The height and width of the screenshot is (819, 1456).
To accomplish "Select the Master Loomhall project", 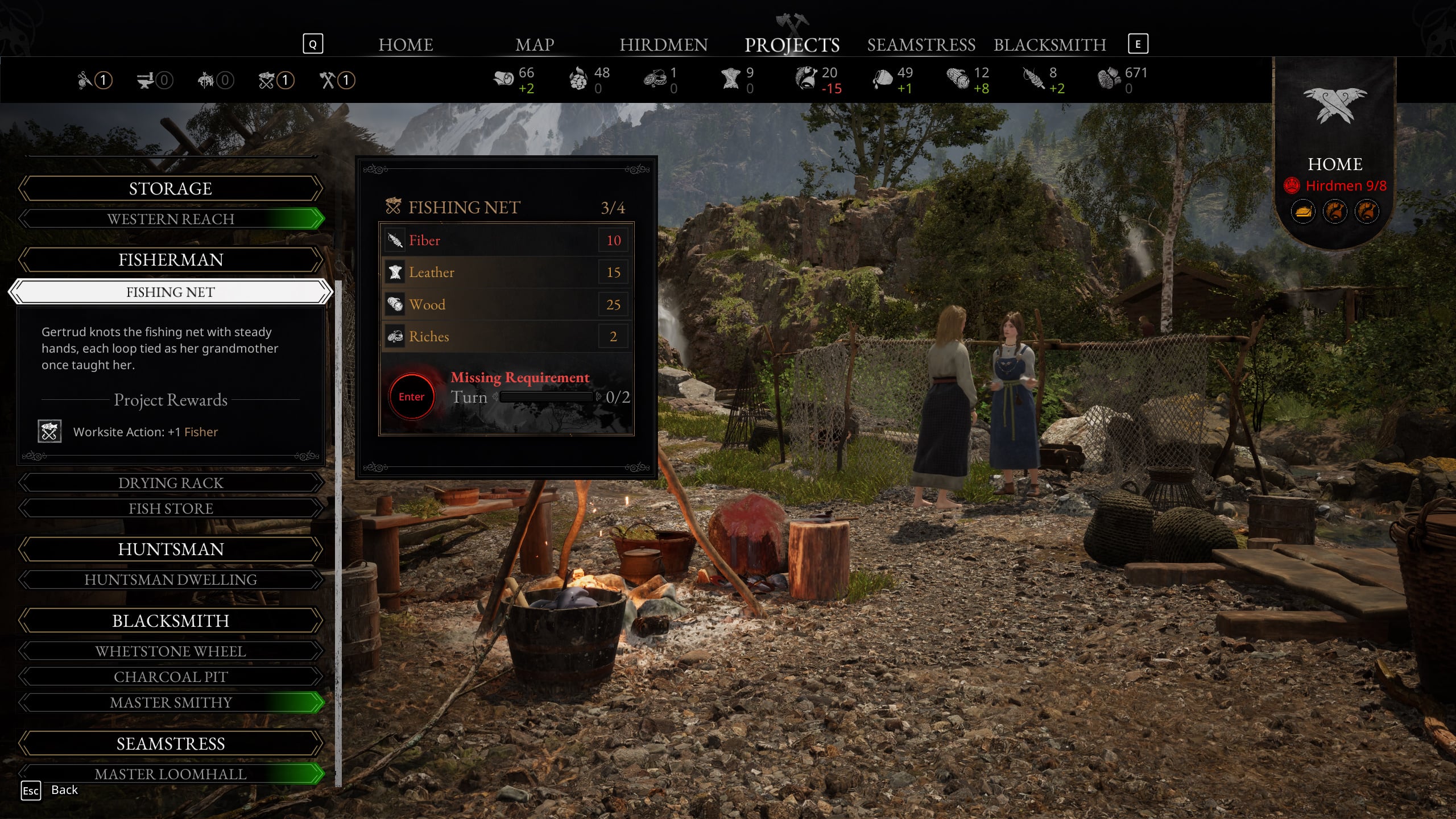I will coord(171,774).
